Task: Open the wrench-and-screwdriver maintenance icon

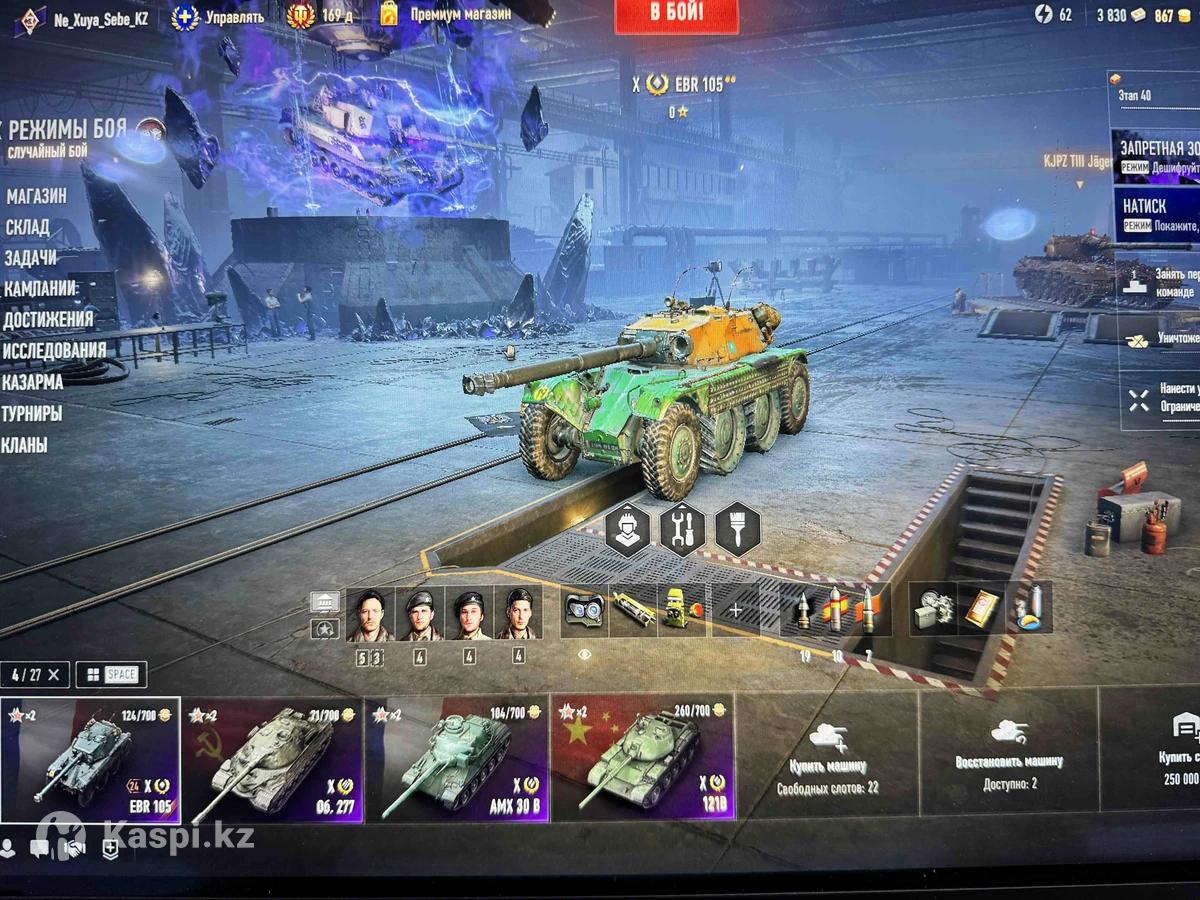Action: pyautogui.click(x=682, y=529)
